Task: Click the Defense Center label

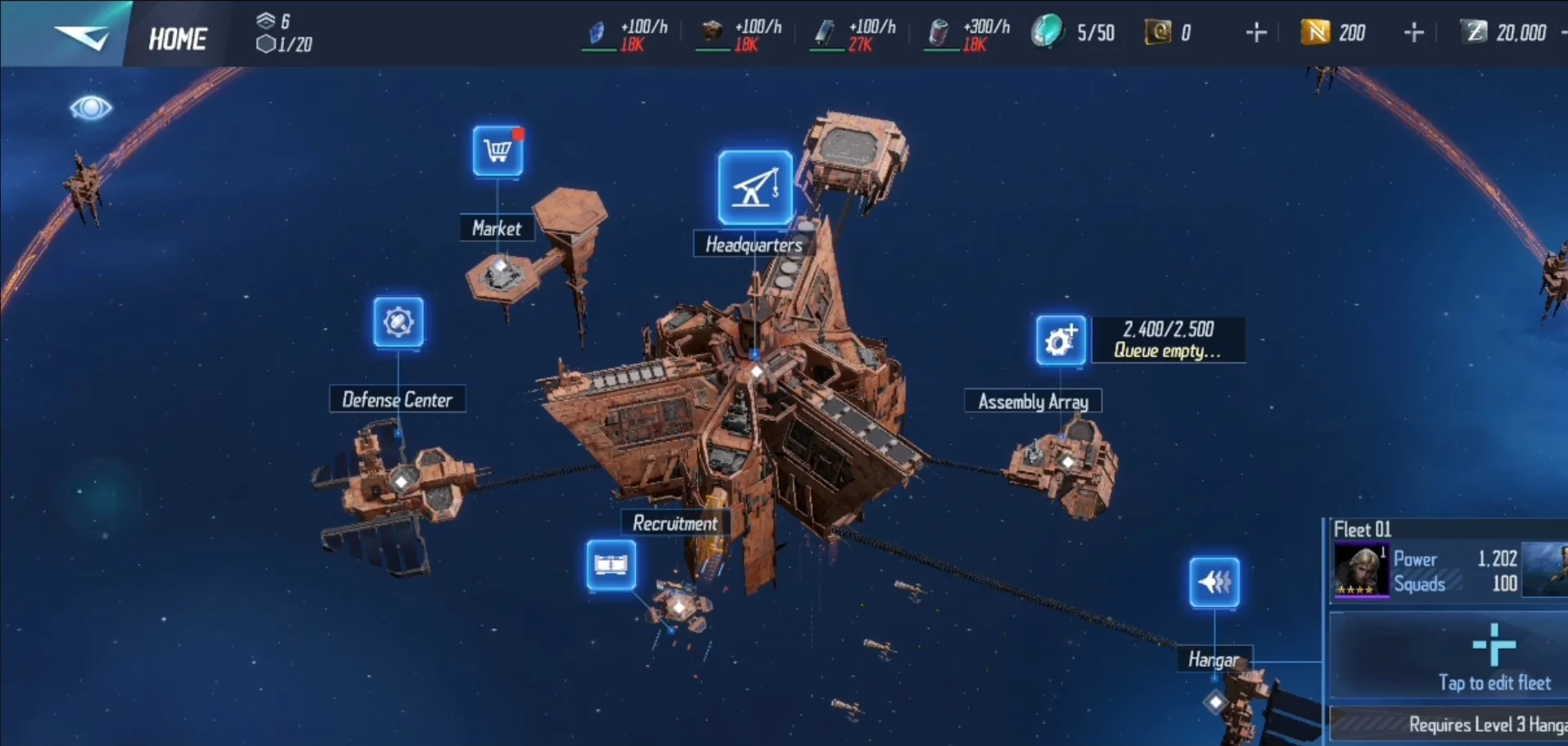Action: pyautogui.click(x=397, y=399)
